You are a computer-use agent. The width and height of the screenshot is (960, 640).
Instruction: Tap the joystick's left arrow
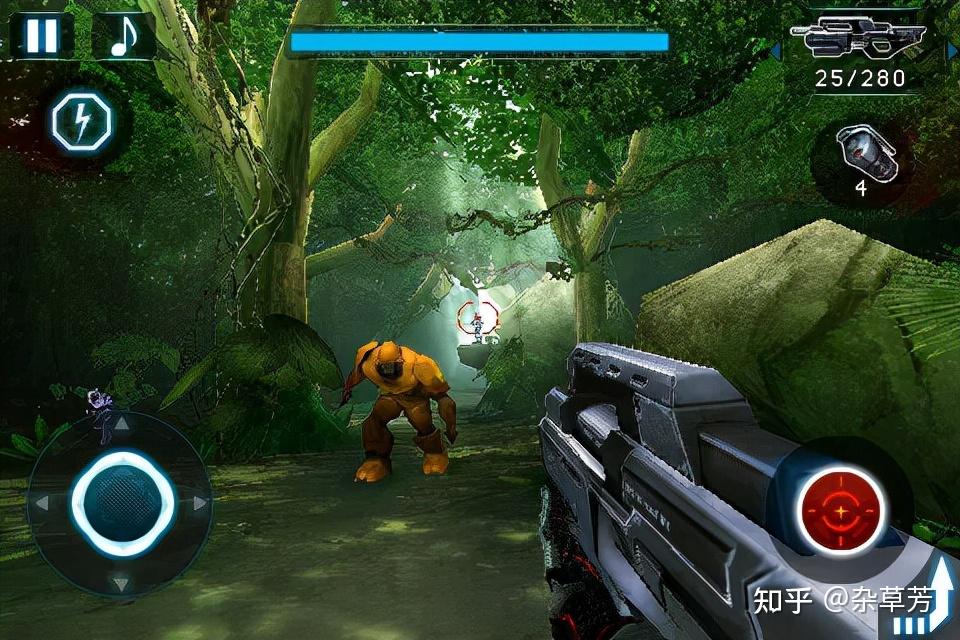tap(43, 503)
